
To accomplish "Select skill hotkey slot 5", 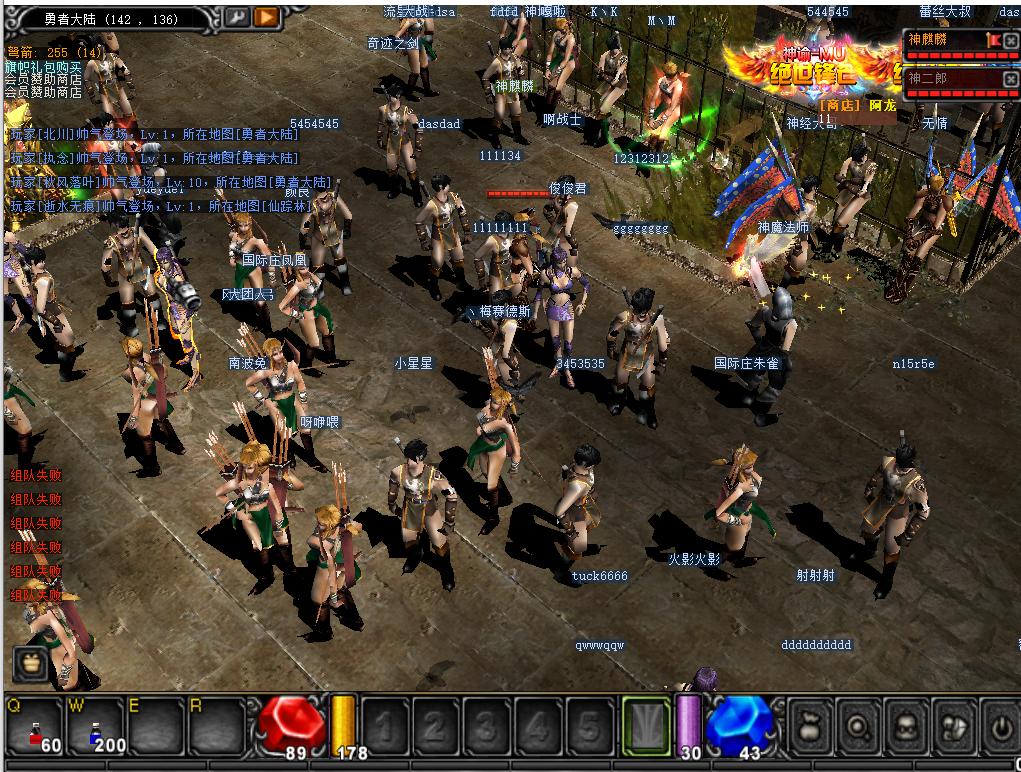I will (590, 724).
